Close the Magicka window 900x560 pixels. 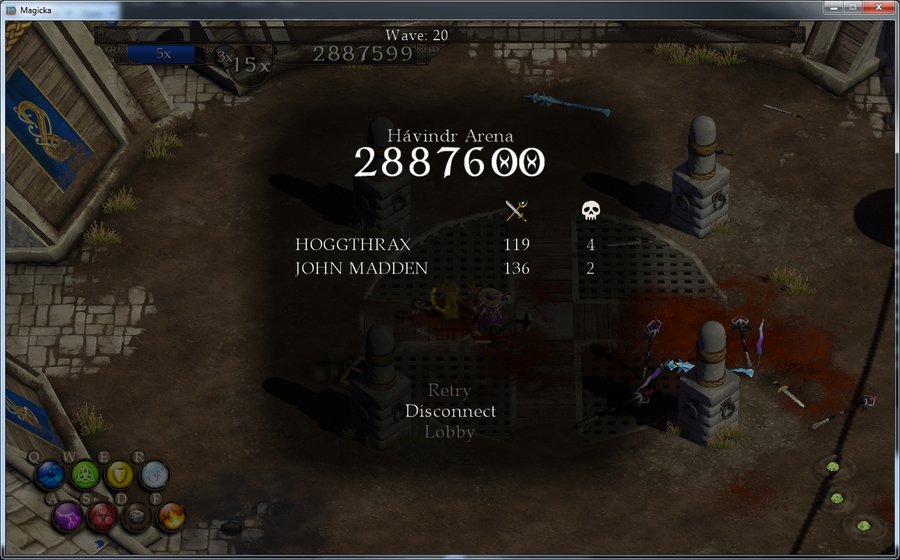pyautogui.click(x=875, y=7)
